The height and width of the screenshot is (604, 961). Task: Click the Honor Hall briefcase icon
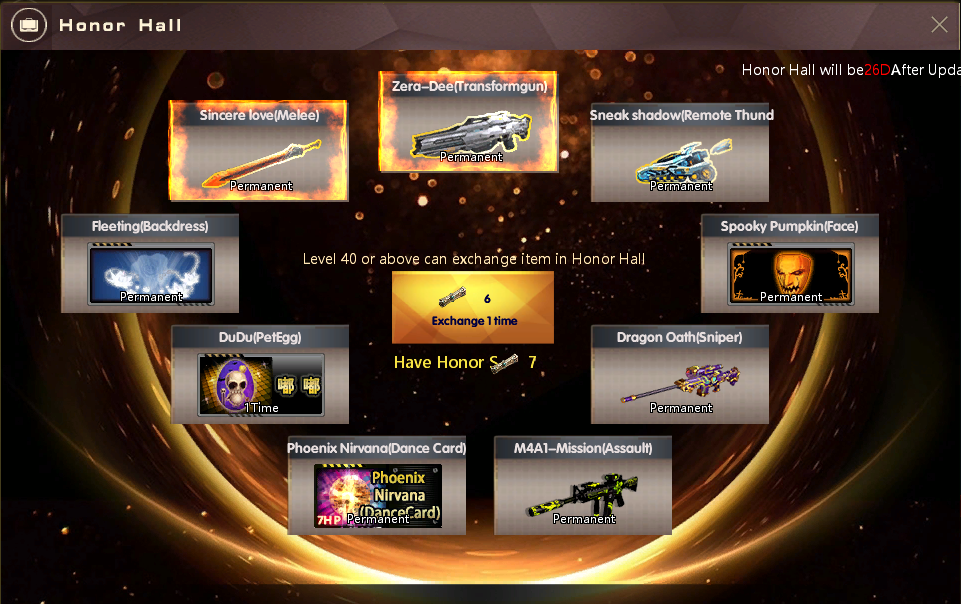[x=28, y=25]
